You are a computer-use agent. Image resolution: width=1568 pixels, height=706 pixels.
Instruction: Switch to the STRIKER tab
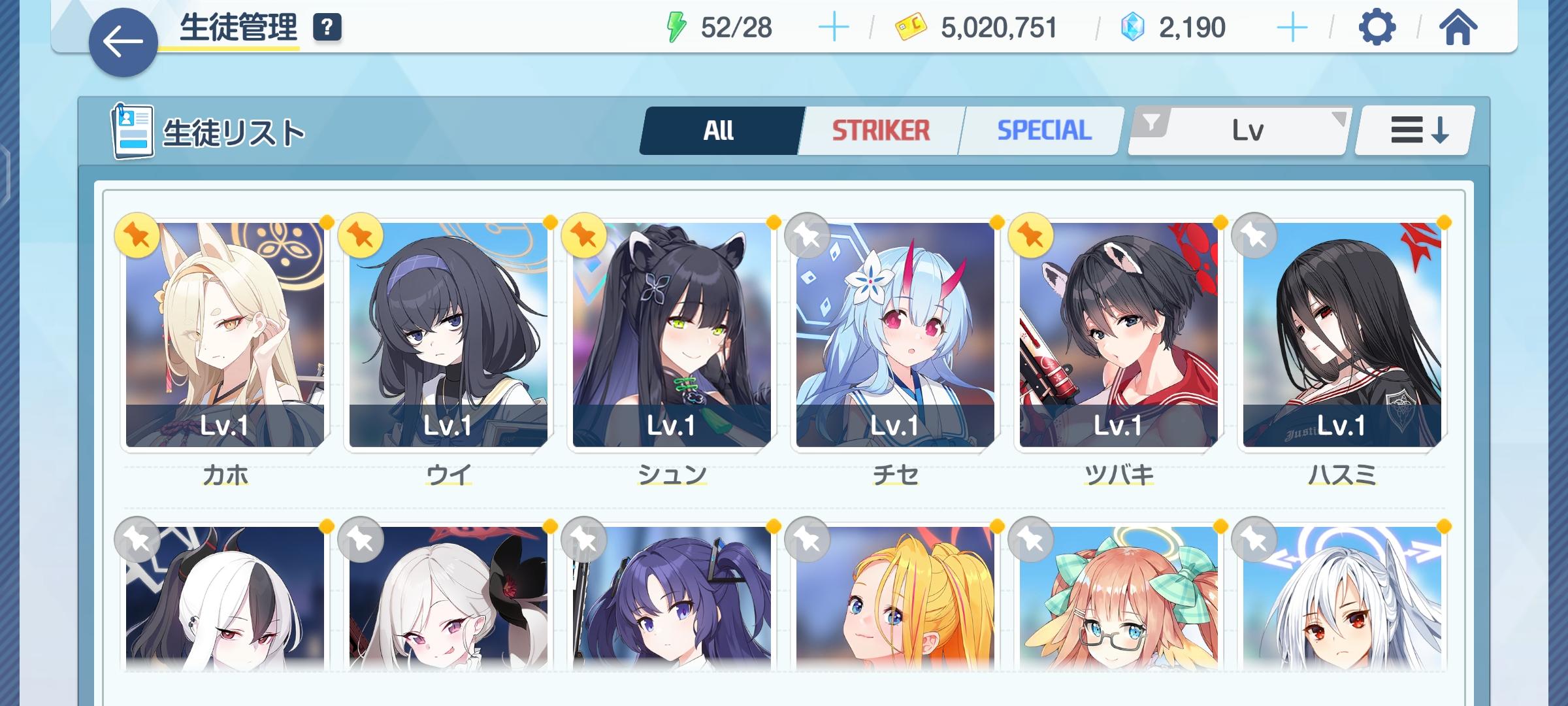pyautogui.click(x=879, y=129)
